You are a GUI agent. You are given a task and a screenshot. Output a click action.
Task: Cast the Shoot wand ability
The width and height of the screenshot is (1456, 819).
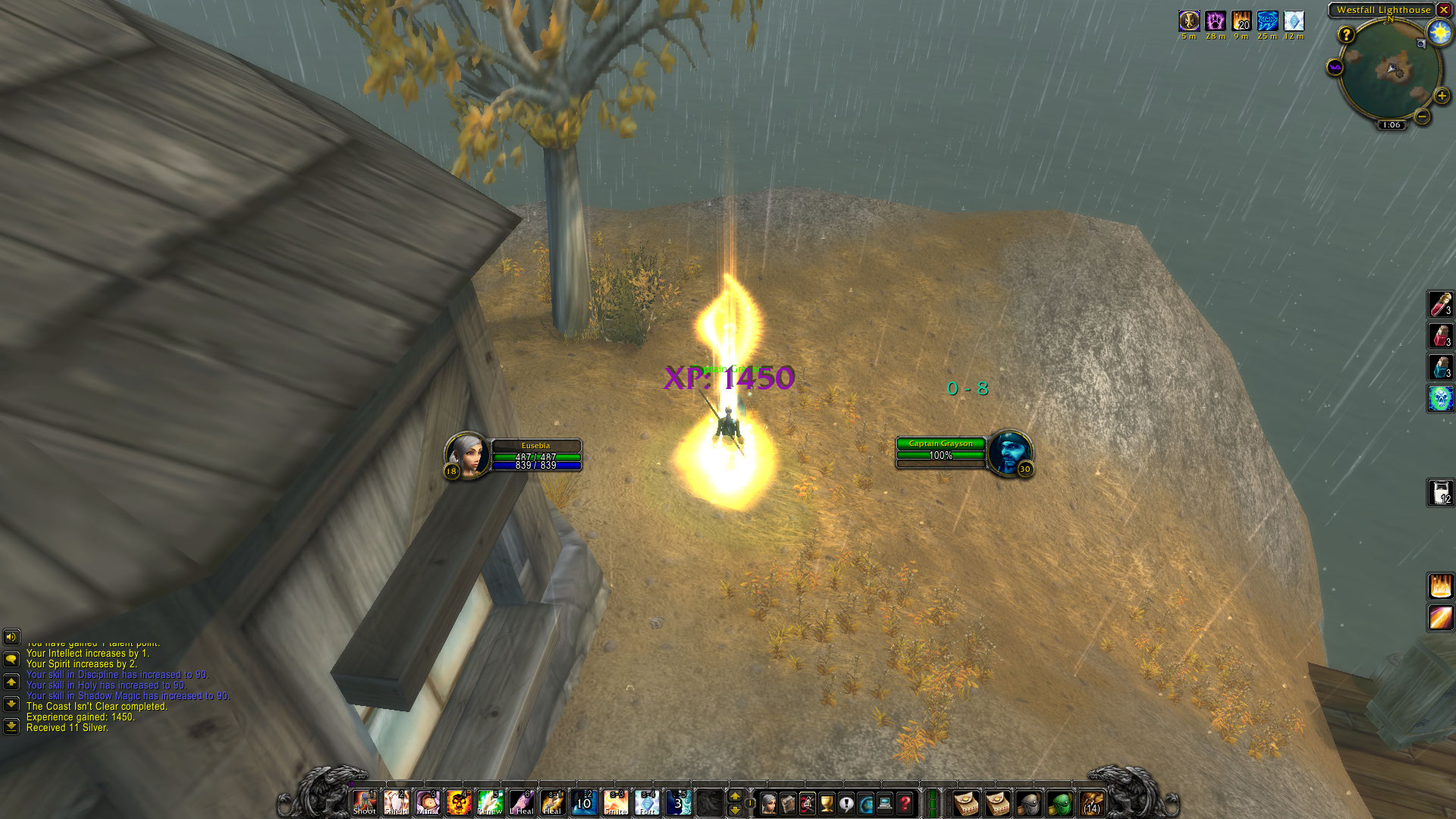point(365,802)
